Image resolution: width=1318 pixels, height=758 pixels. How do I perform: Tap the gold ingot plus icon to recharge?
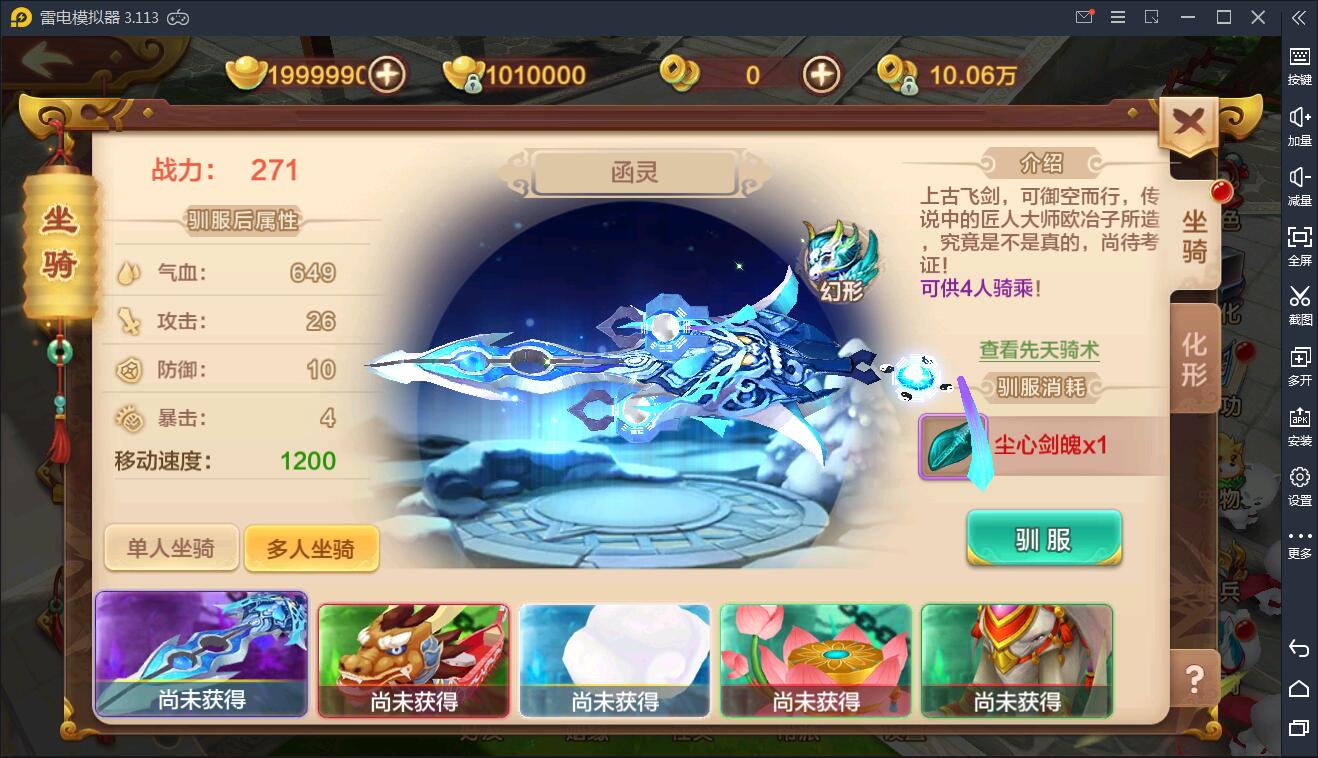pyautogui.click(x=389, y=74)
